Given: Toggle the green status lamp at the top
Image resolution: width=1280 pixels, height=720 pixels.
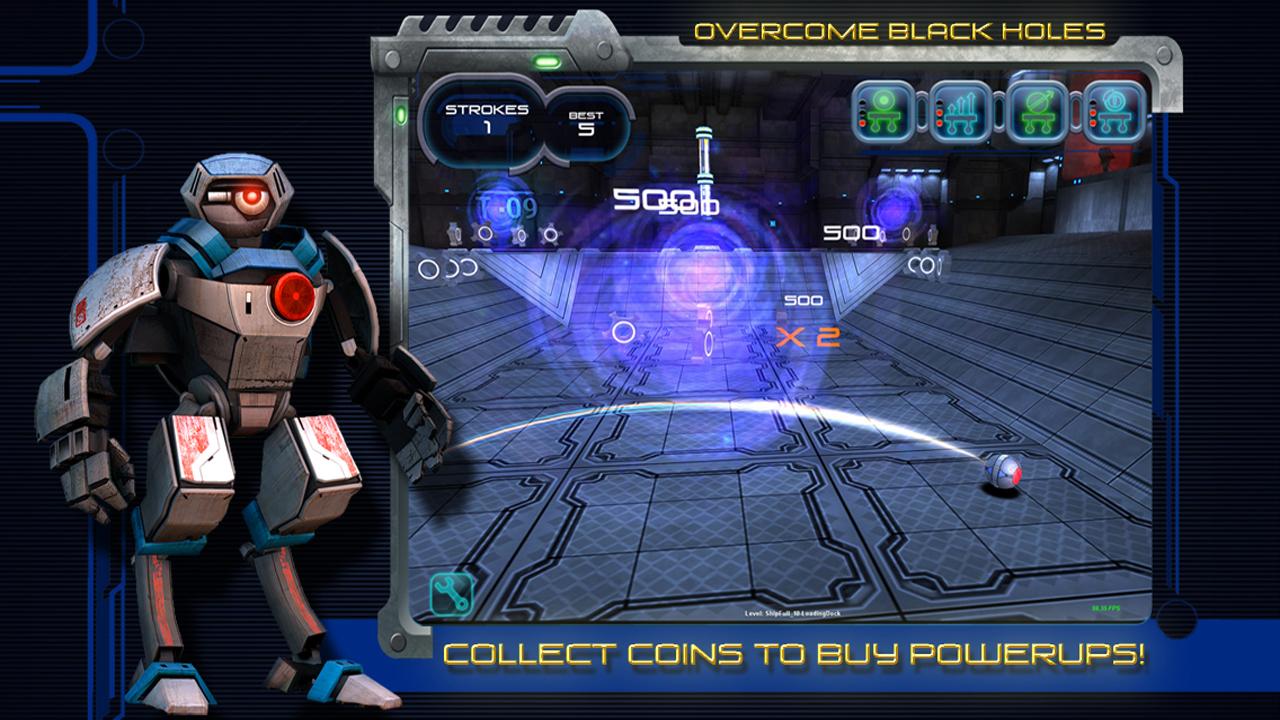Looking at the screenshot, I should [x=545, y=60].
